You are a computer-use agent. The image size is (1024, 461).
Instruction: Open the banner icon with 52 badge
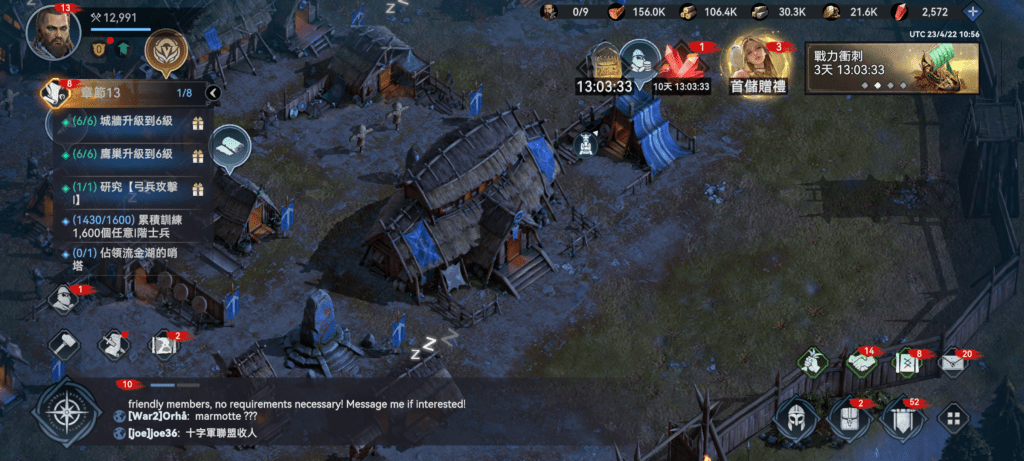tap(897, 417)
